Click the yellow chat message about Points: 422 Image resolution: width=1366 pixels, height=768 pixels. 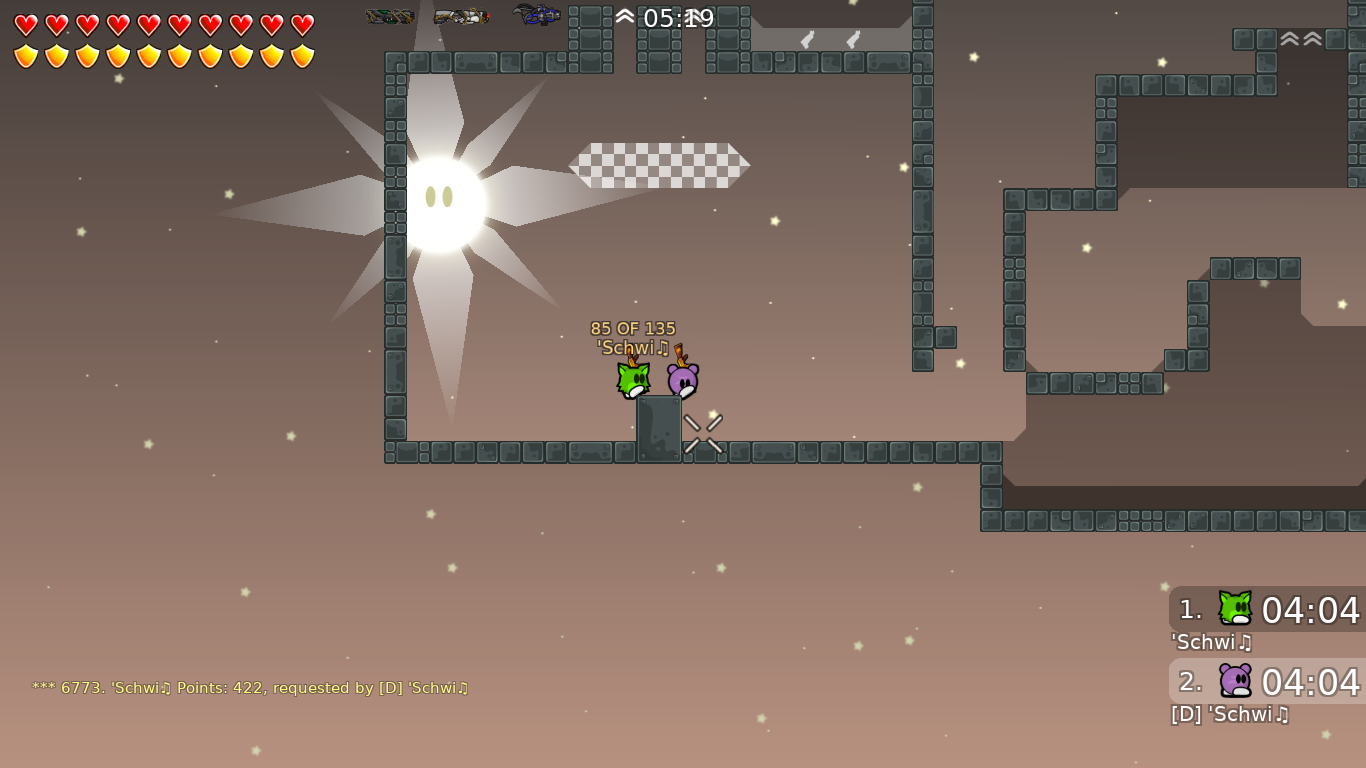pyautogui.click(x=250, y=688)
